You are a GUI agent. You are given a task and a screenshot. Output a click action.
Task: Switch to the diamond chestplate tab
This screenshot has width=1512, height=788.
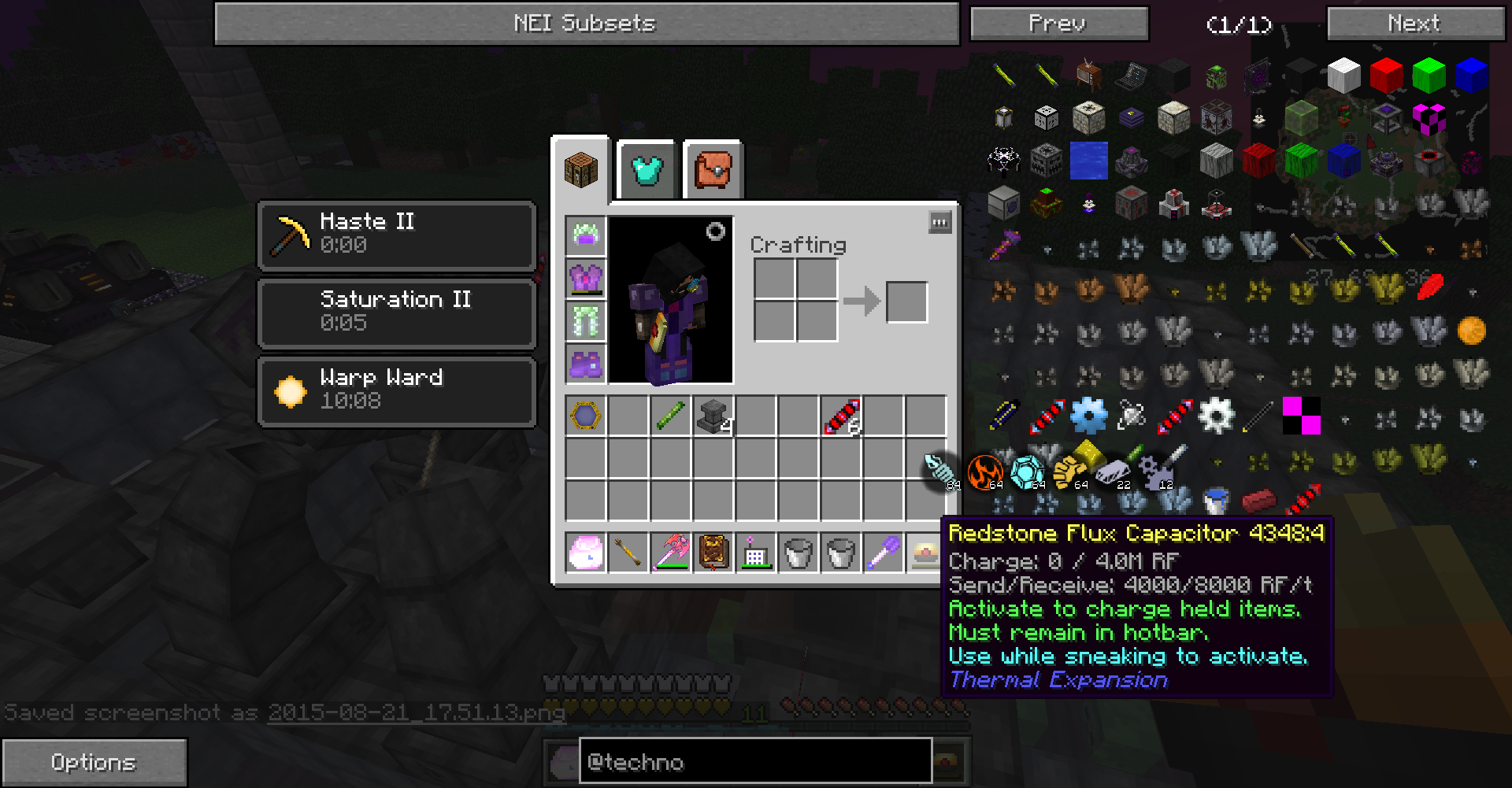pyautogui.click(x=647, y=169)
